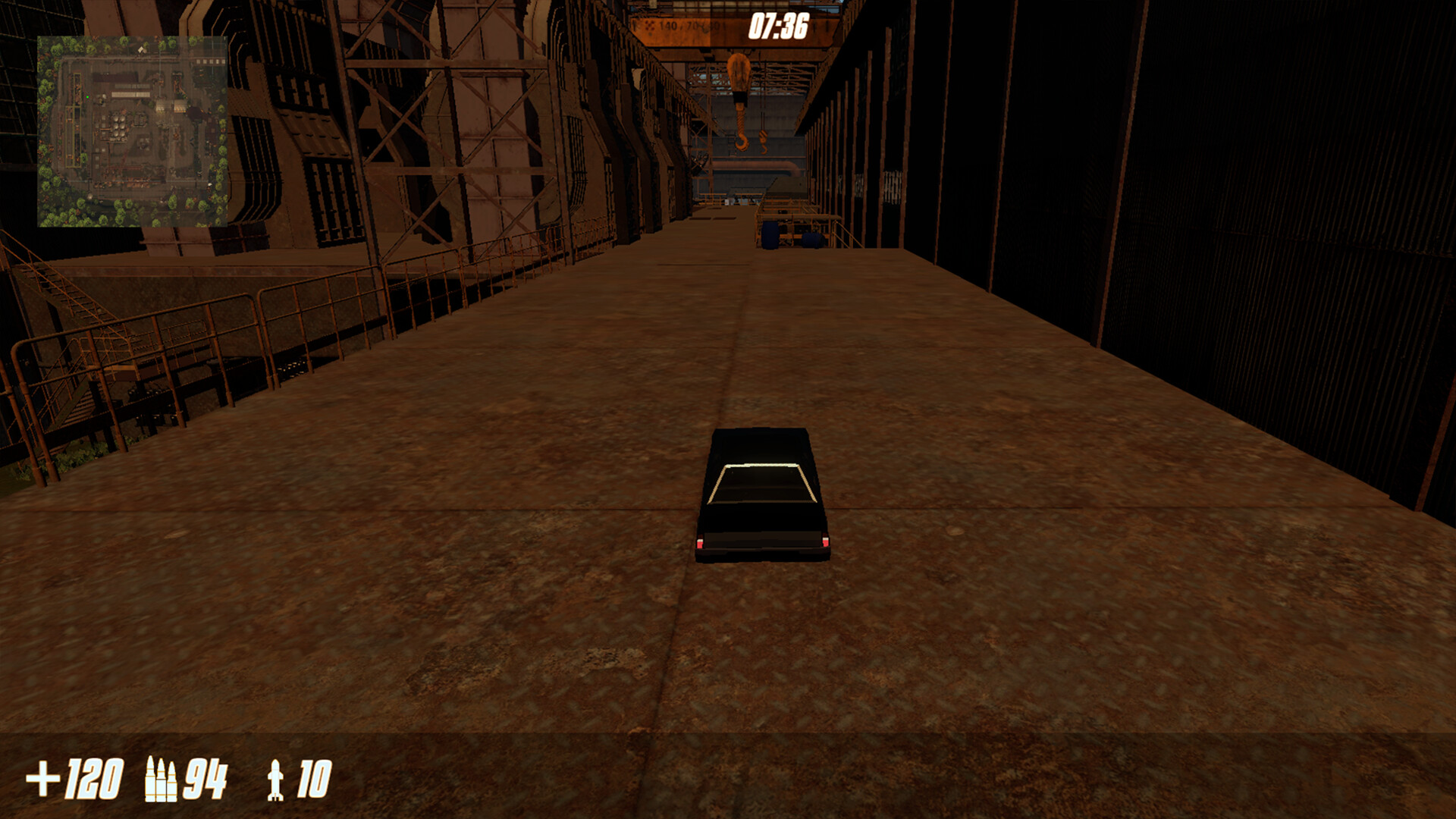Screen dimensions: 1456x819
Task: Click the white tent marker on the minimap
Action: pos(141,49)
